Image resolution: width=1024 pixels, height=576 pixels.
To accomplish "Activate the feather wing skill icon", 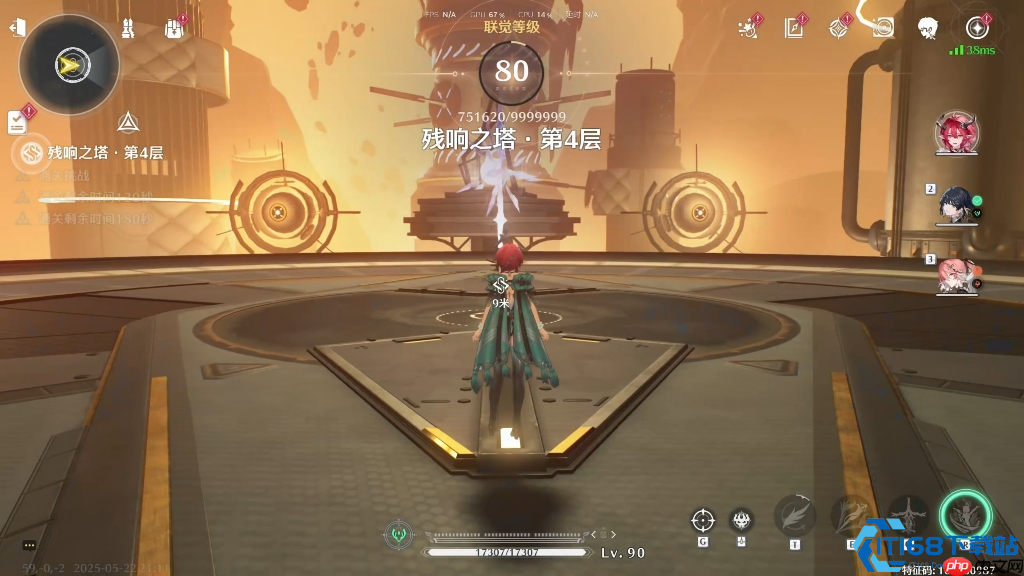I will point(794,516).
